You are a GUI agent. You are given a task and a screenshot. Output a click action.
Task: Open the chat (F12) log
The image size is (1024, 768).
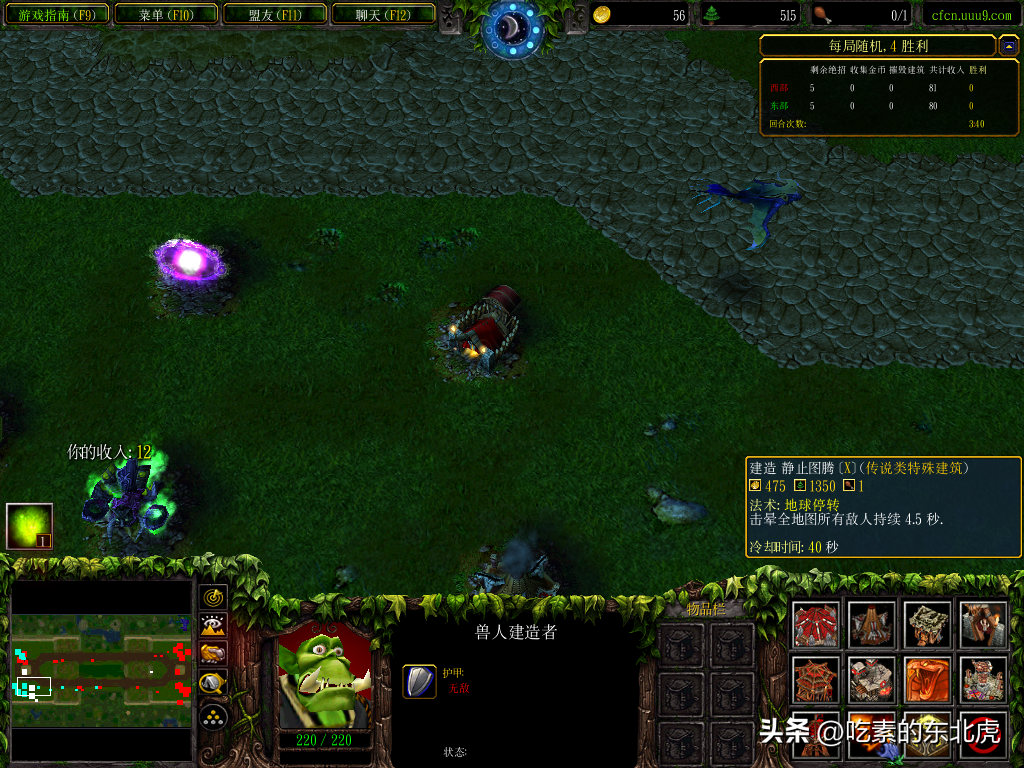click(x=383, y=15)
